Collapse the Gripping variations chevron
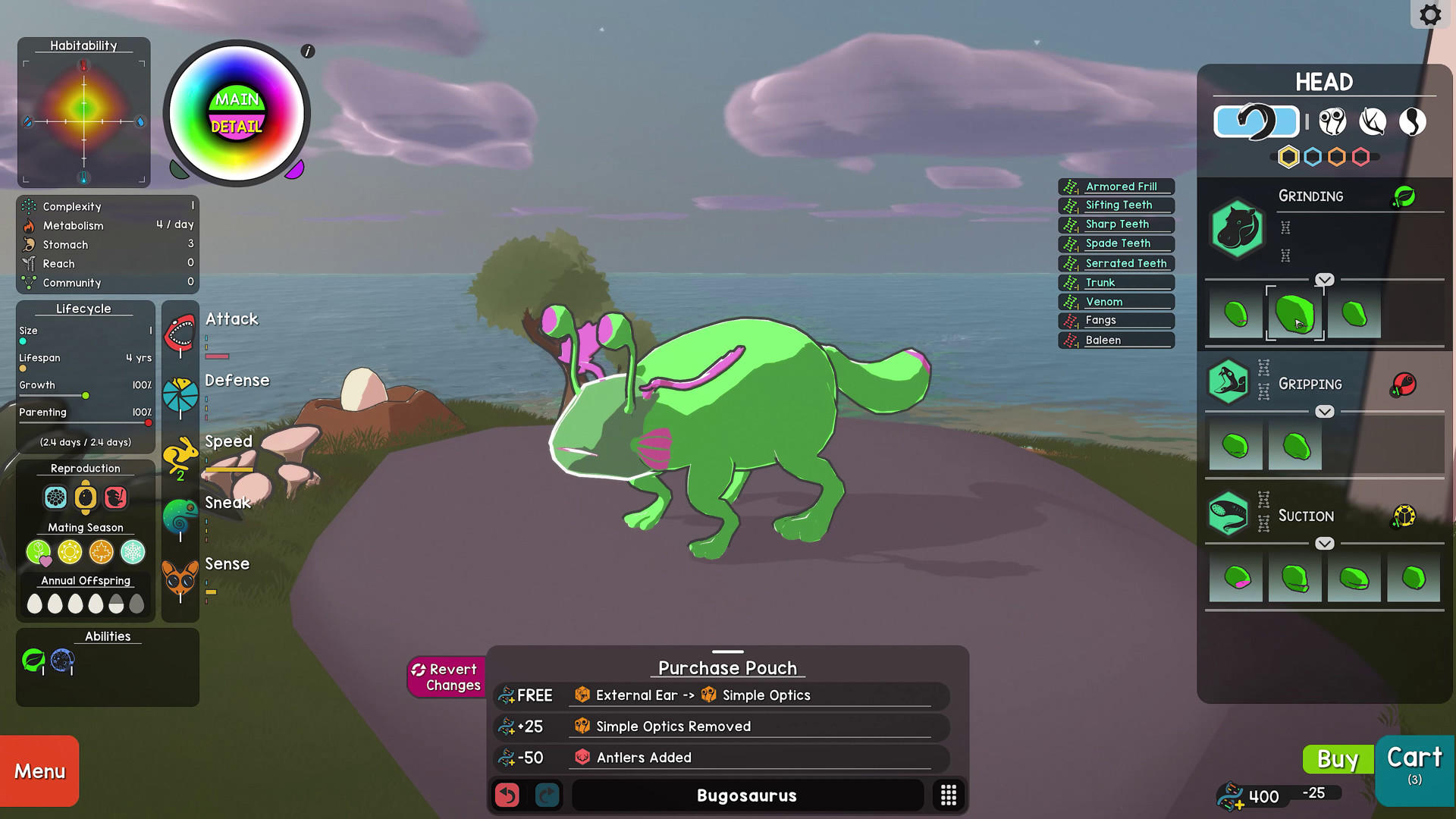This screenshot has height=819, width=1456. pos(1325,412)
